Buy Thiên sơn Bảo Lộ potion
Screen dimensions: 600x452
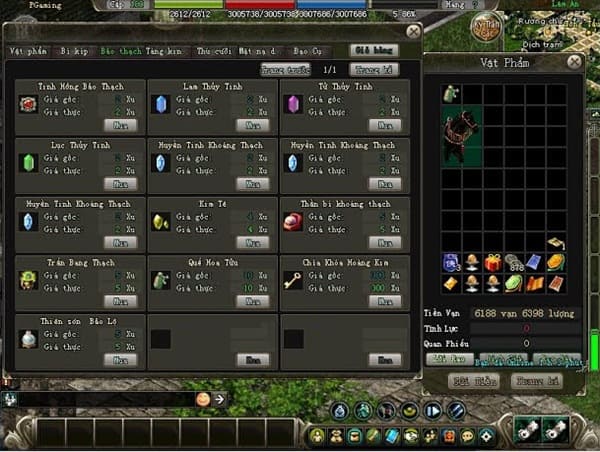121,359
